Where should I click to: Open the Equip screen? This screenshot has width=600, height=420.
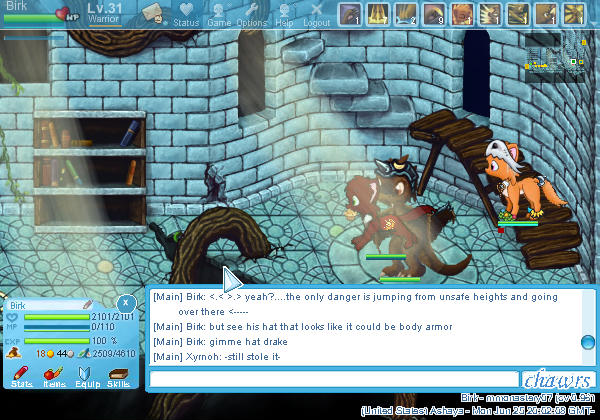pos(86,375)
